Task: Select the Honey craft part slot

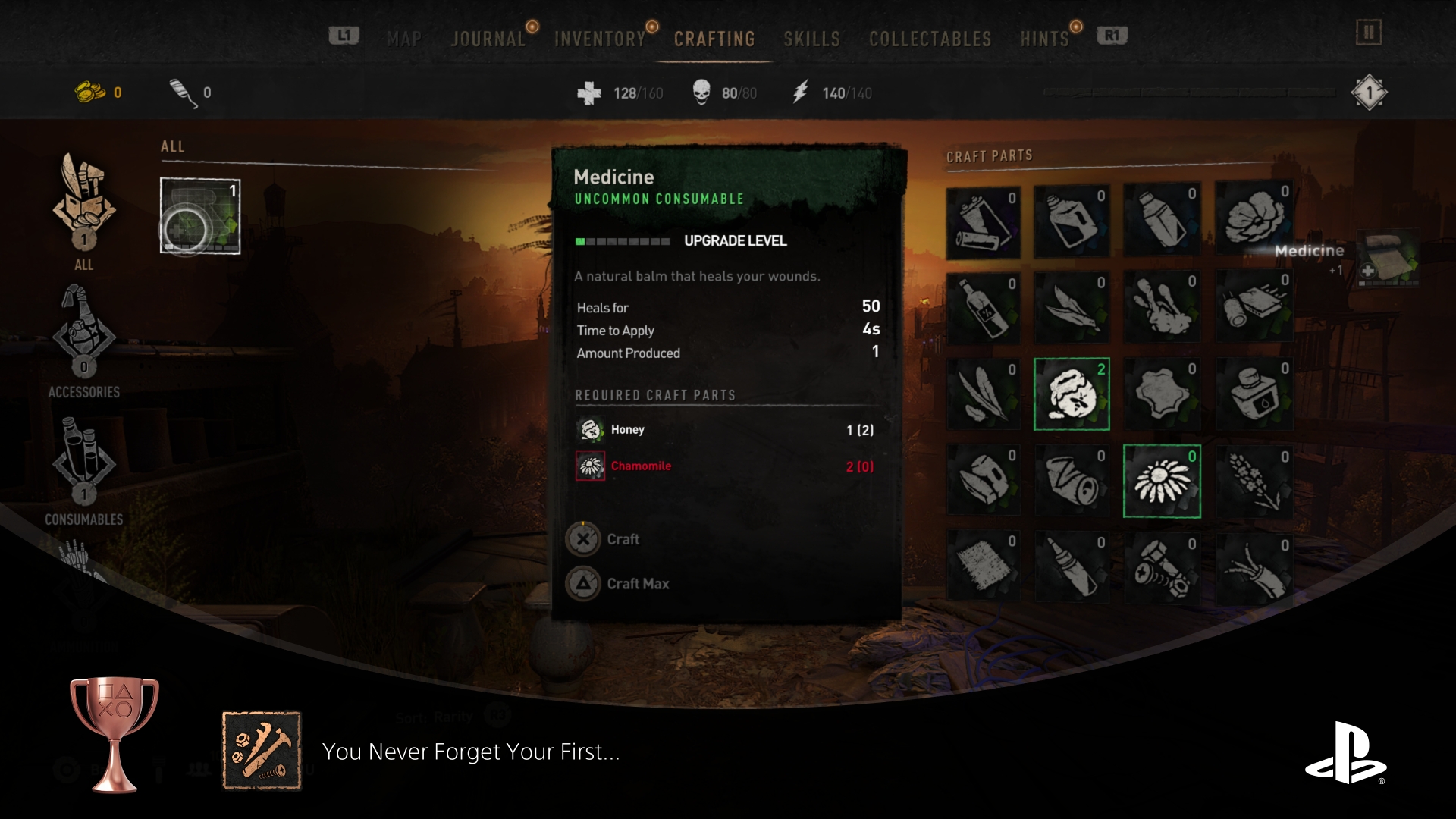Action: 1072,394
